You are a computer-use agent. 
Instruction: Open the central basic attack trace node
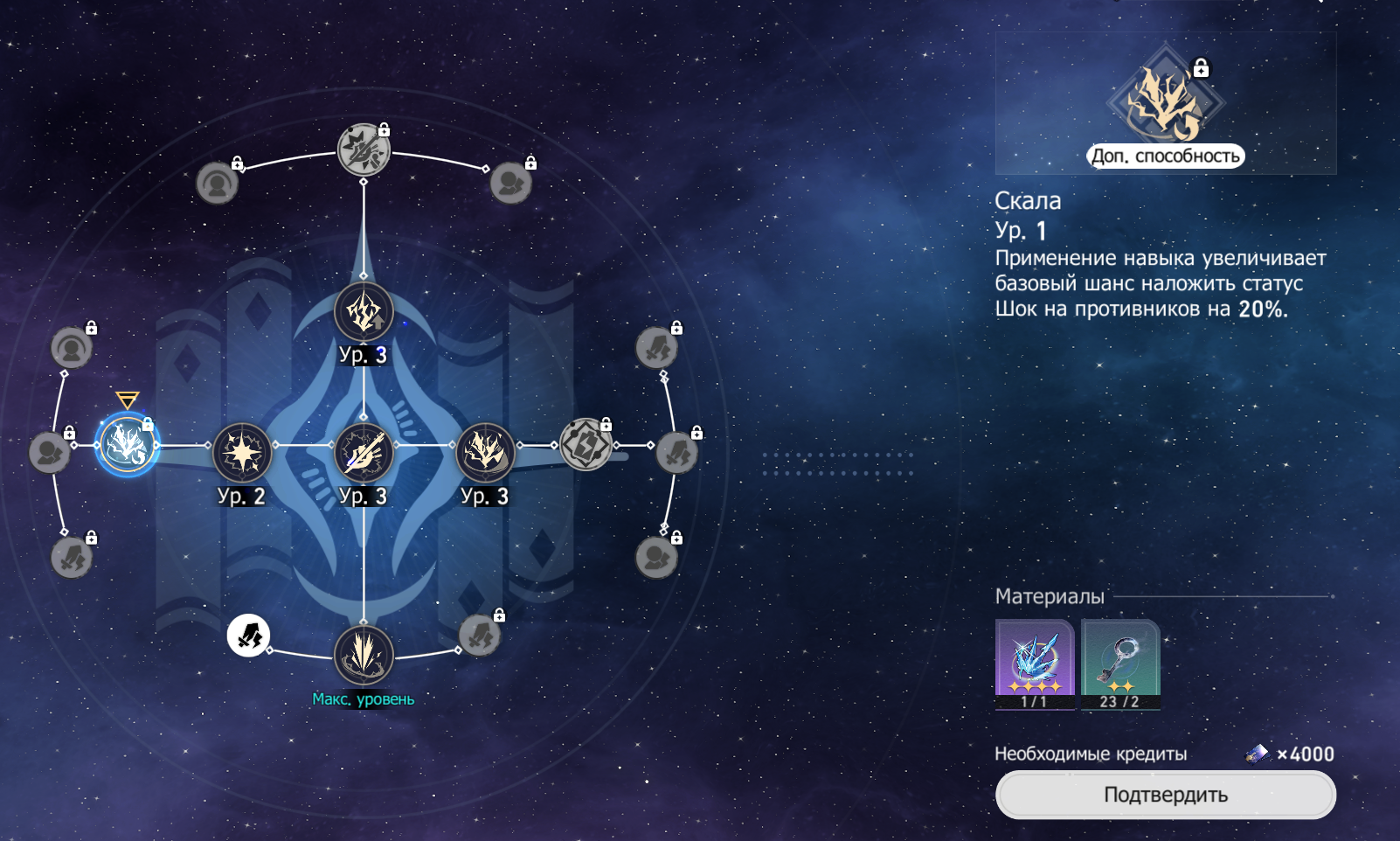tap(364, 452)
